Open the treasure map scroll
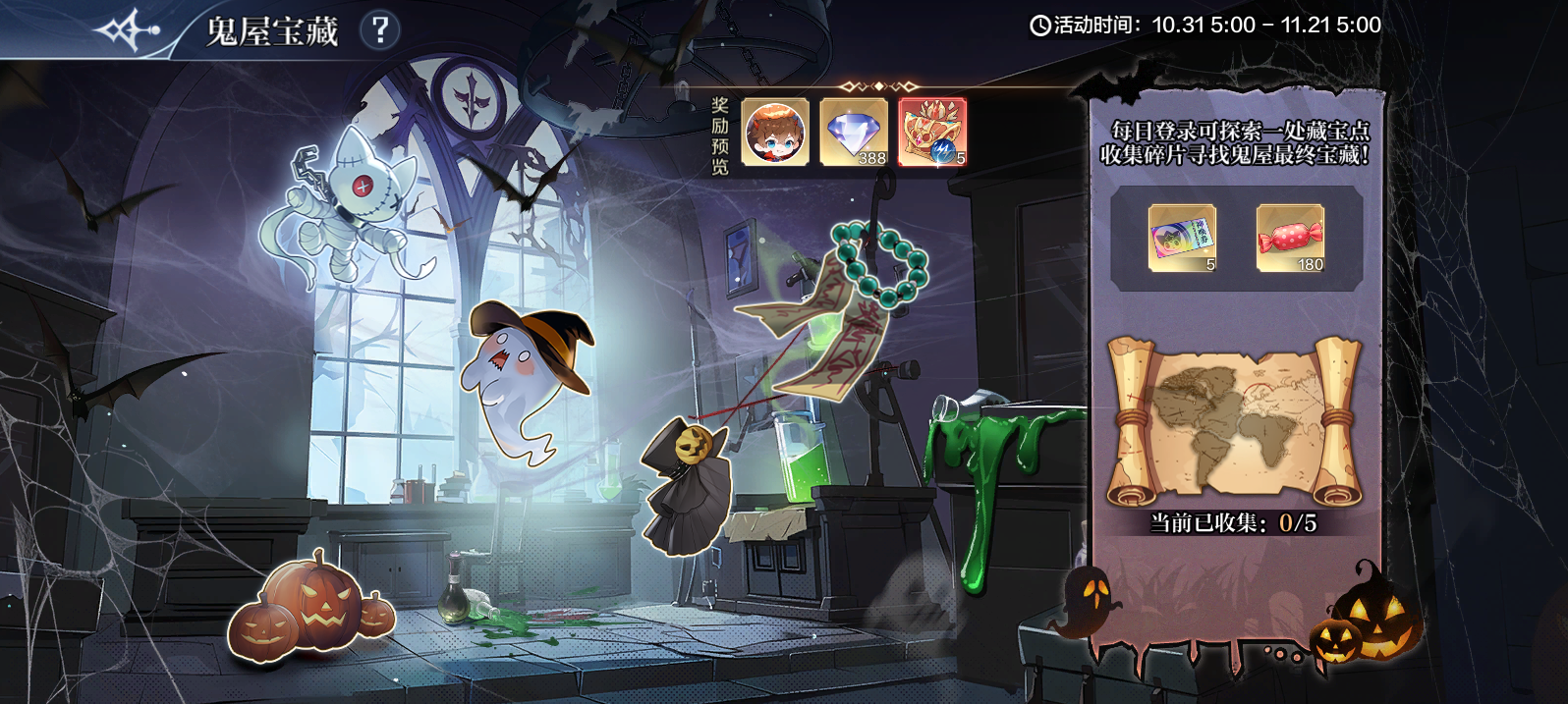The image size is (1568, 704). 1234,422
